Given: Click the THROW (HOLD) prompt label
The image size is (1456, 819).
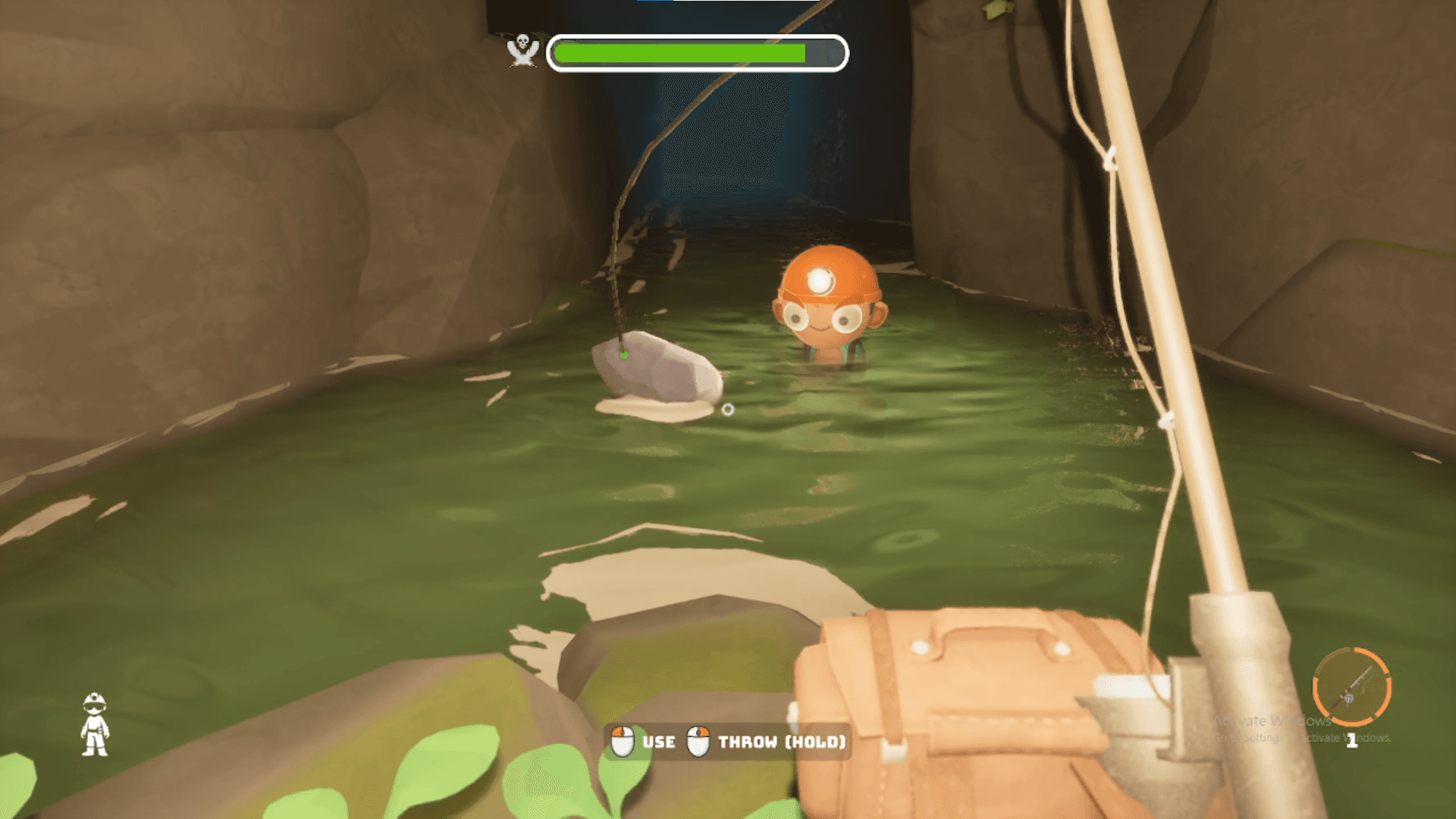Looking at the screenshot, I should pos(782,742).
